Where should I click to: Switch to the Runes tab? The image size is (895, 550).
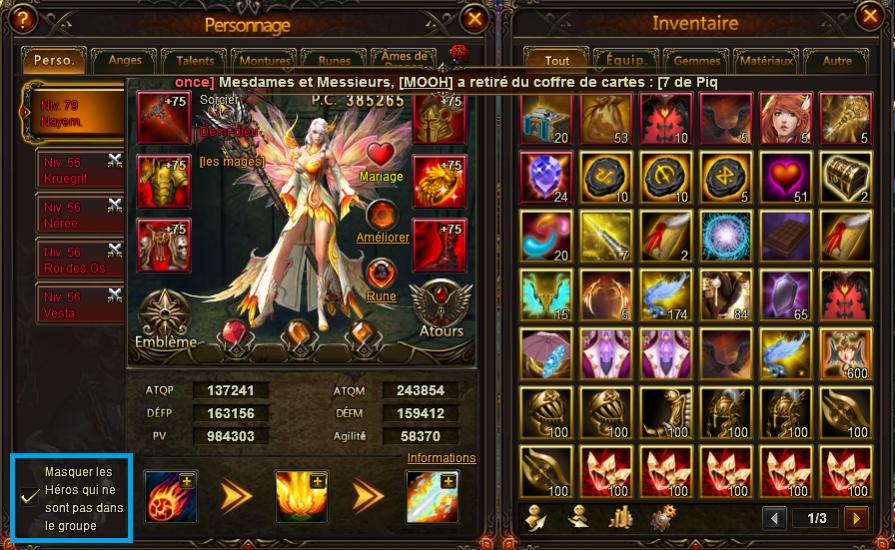click(x=327, y=61)
